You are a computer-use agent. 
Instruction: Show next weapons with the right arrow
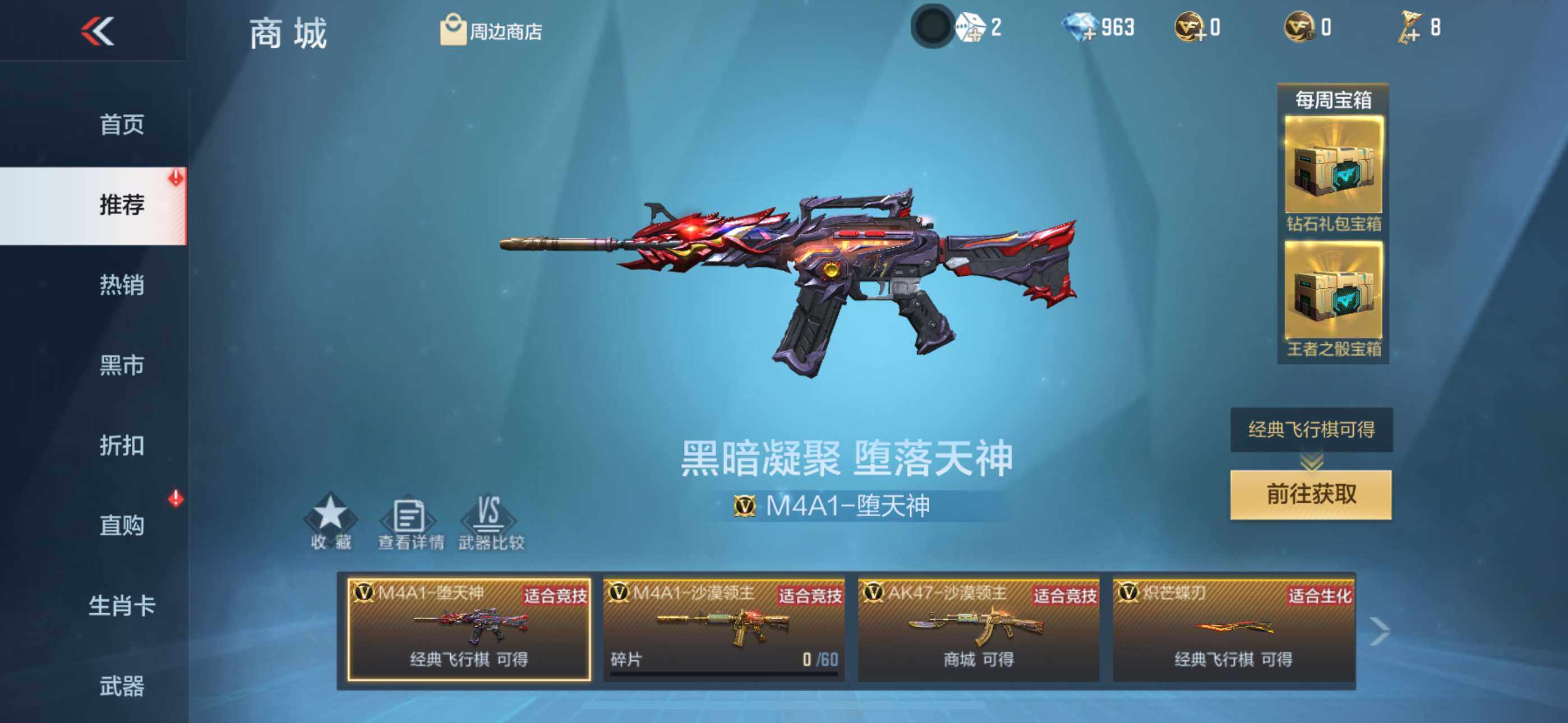[x=1378, y=631]
